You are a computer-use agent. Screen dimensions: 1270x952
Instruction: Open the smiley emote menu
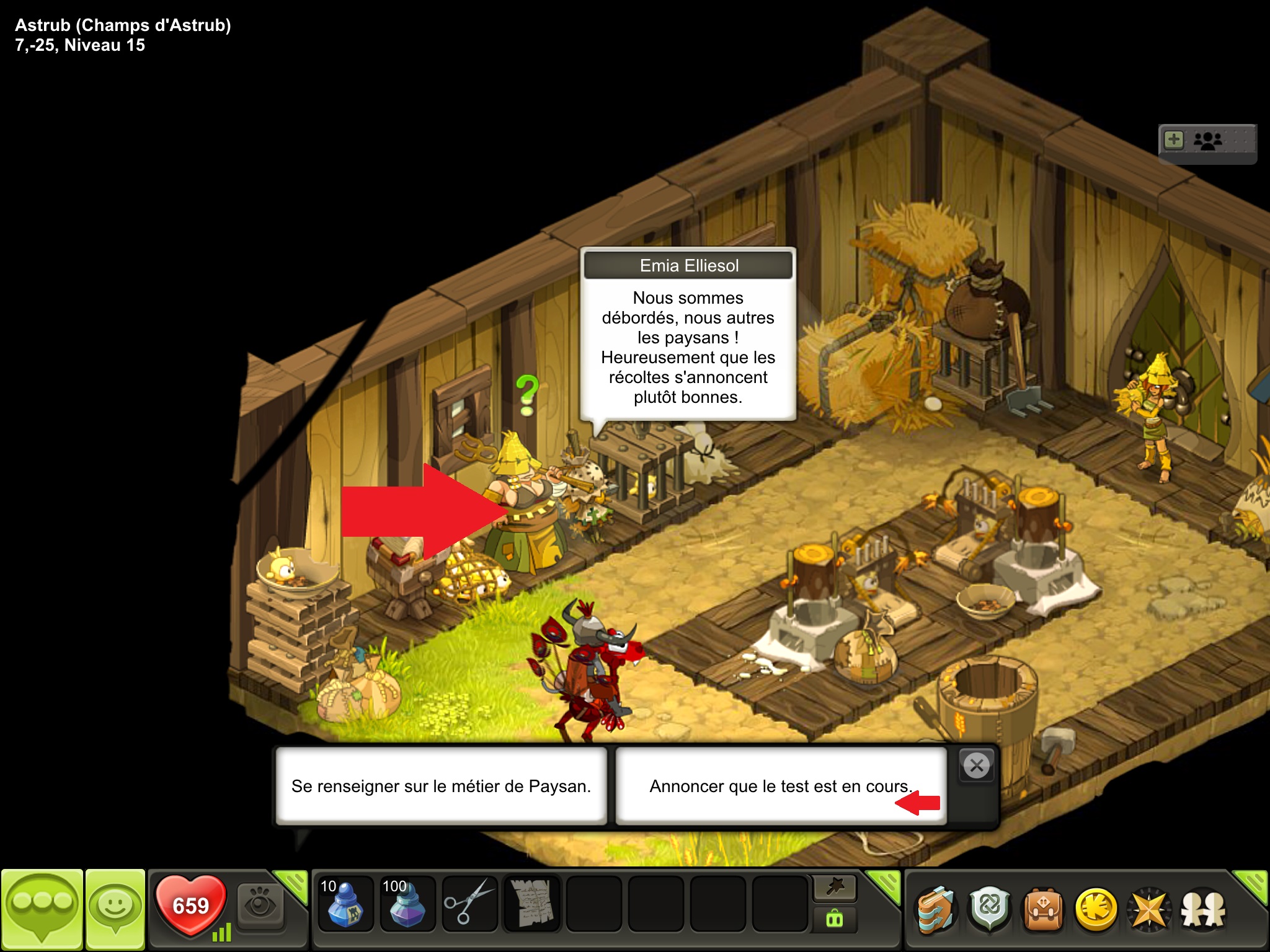tap(115, 908)
